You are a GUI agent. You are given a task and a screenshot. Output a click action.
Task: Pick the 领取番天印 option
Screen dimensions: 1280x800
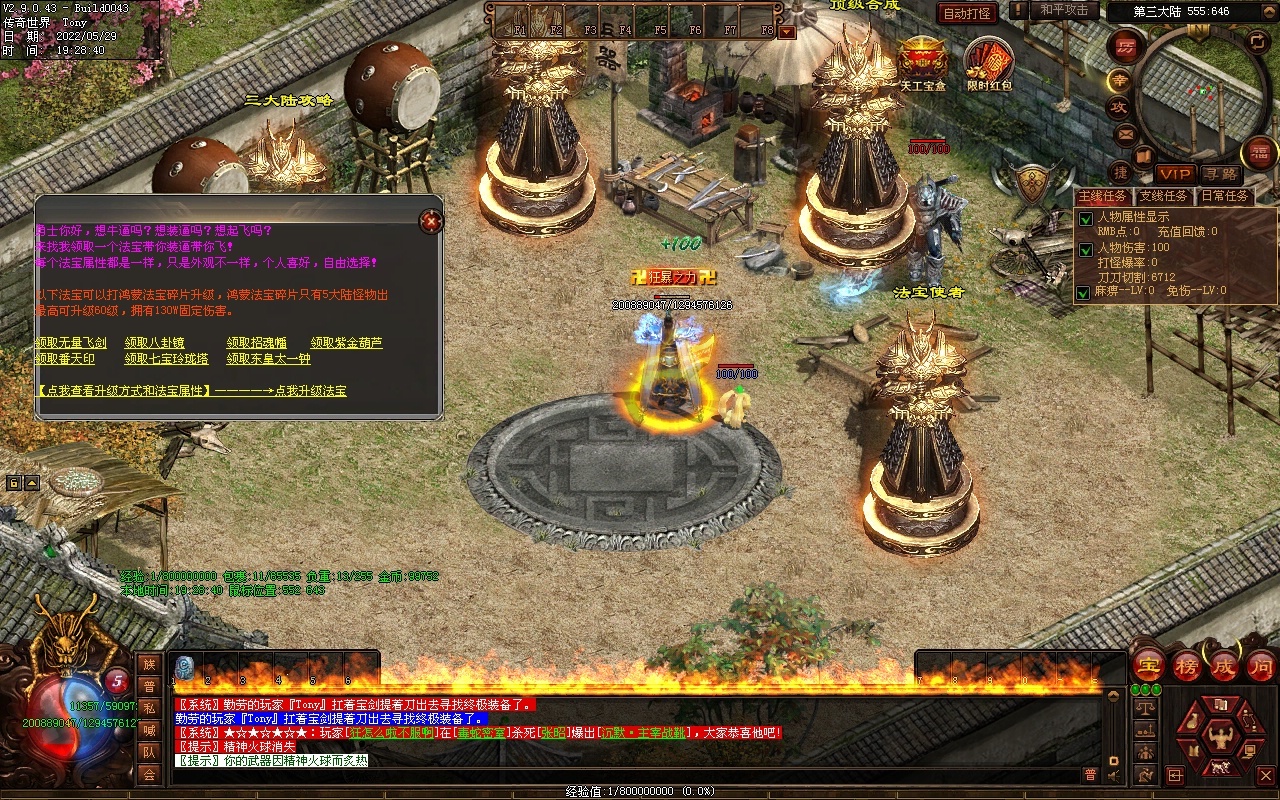65,358
